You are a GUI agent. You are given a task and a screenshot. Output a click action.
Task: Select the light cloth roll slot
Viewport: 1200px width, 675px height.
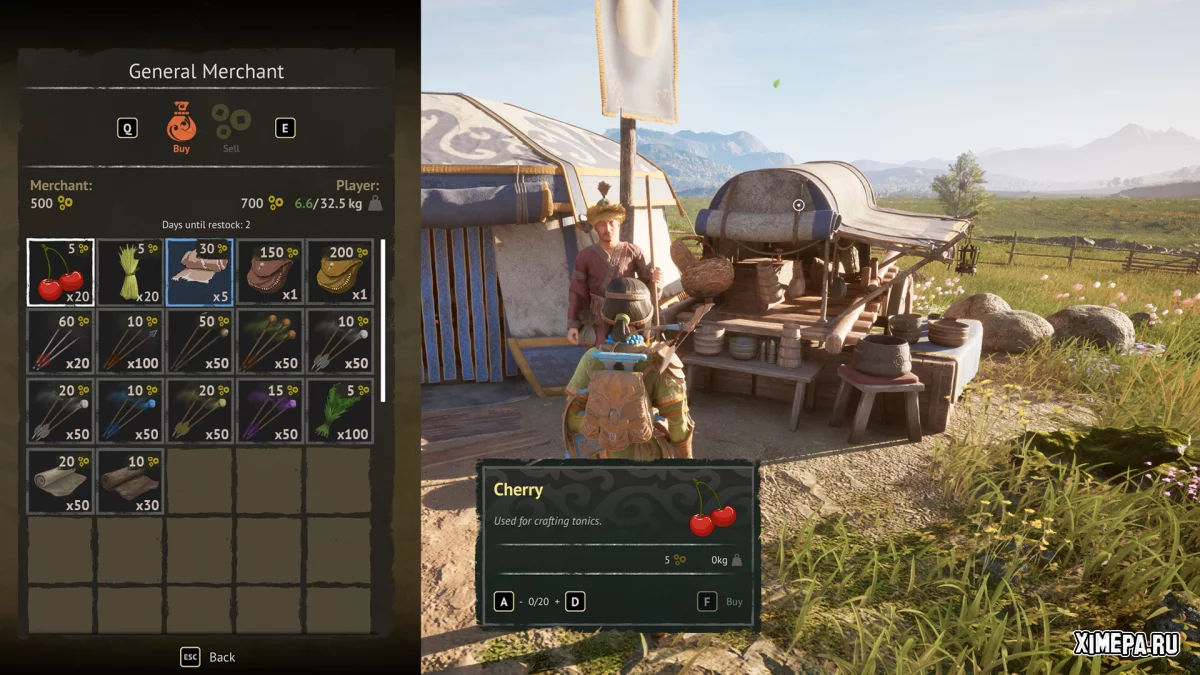coord(60,482)
